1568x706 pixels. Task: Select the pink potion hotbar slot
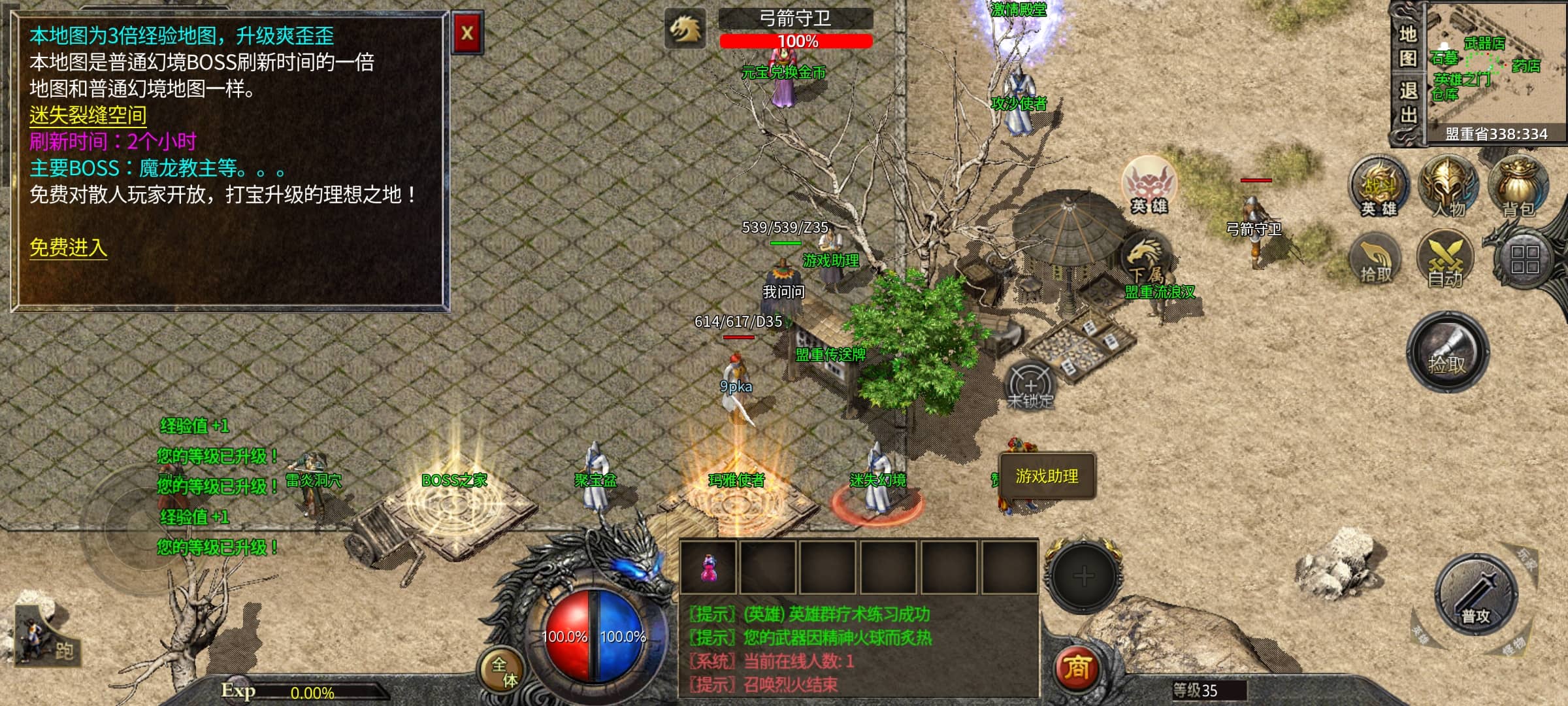pyautogui.click(x=708, y=567)
